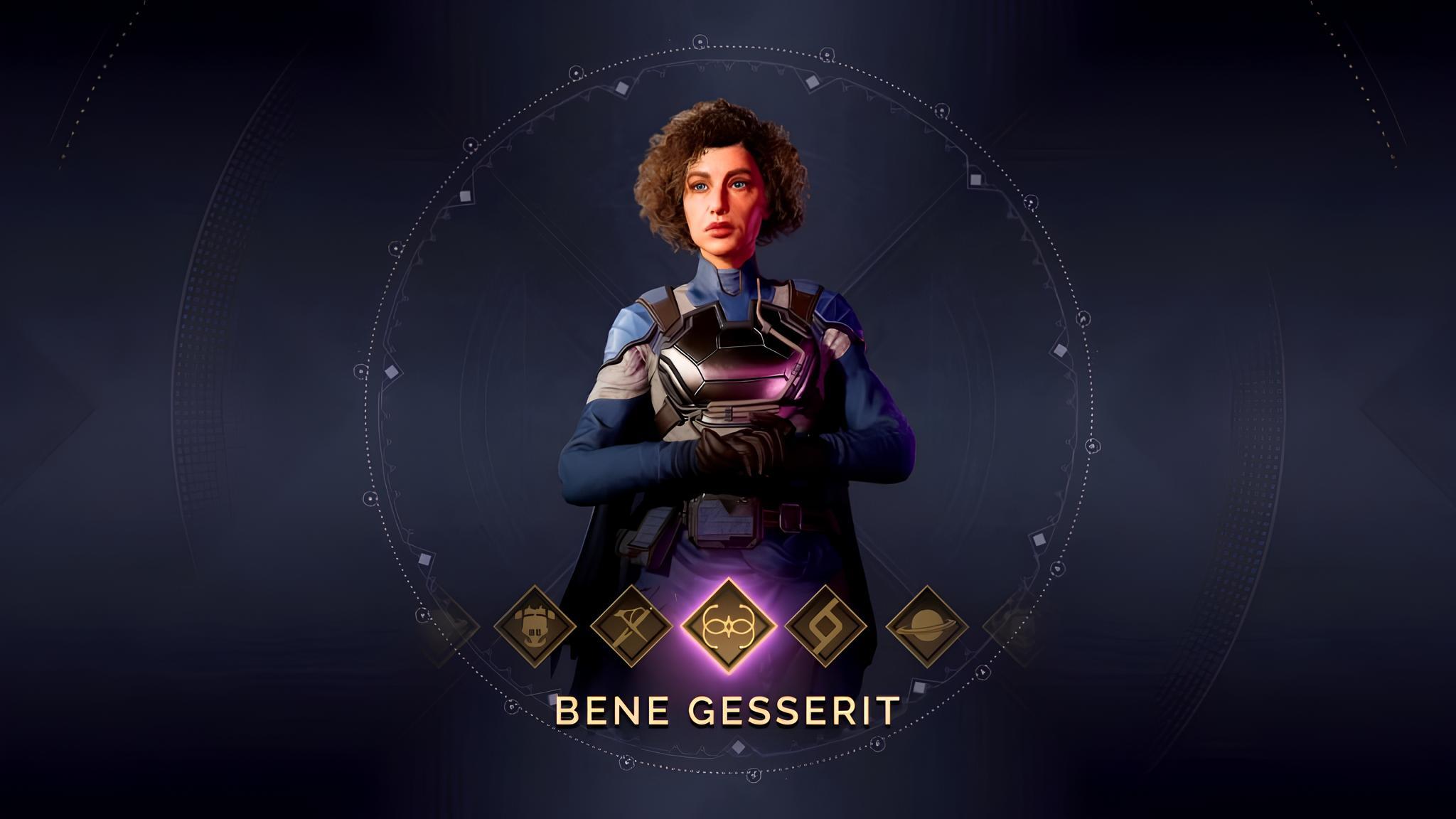Screen dimensions: 1456x819
Task: Choose the armored trooper helmet class icon
Action: tap(535, 627)
